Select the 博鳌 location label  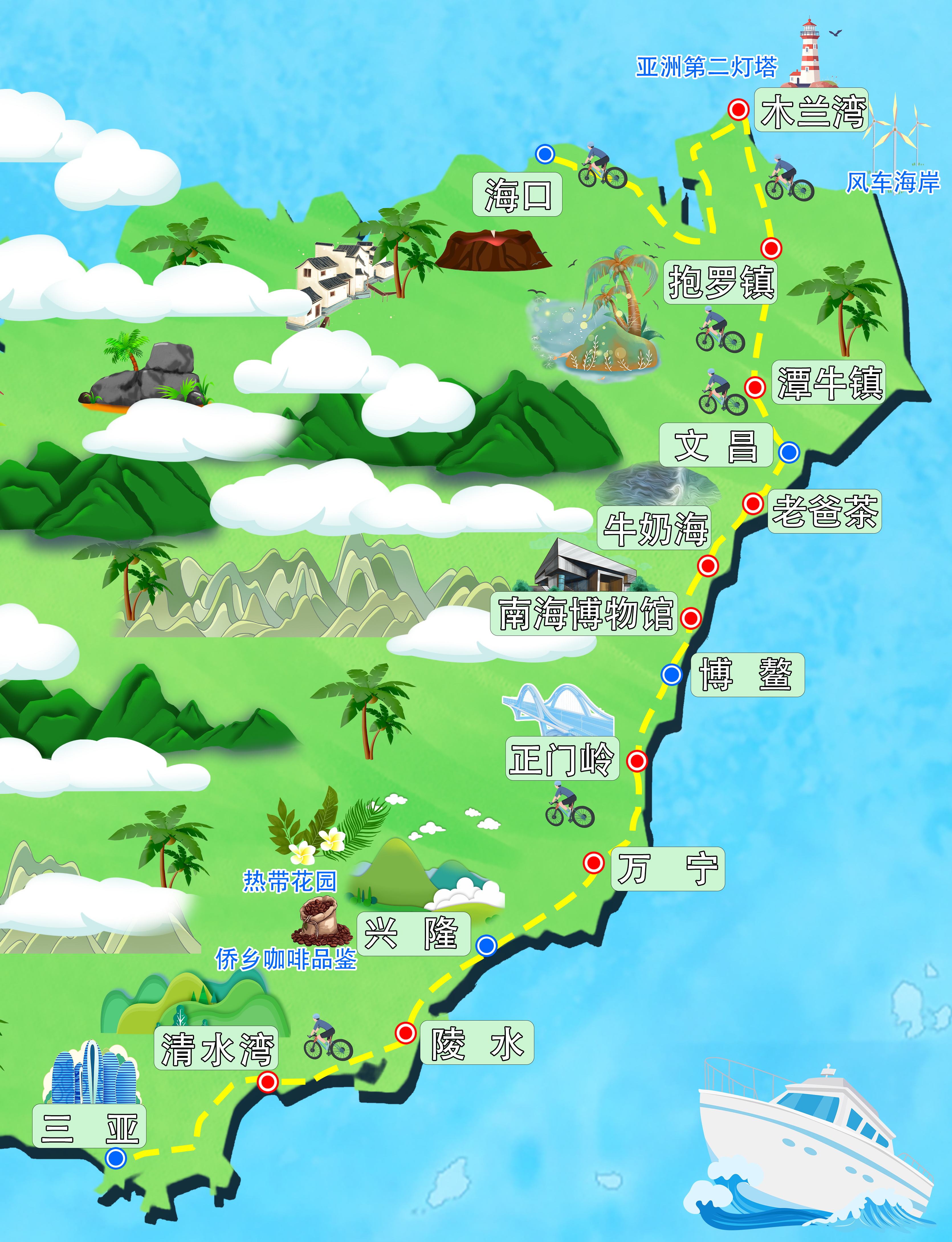(x=747, y=675)
